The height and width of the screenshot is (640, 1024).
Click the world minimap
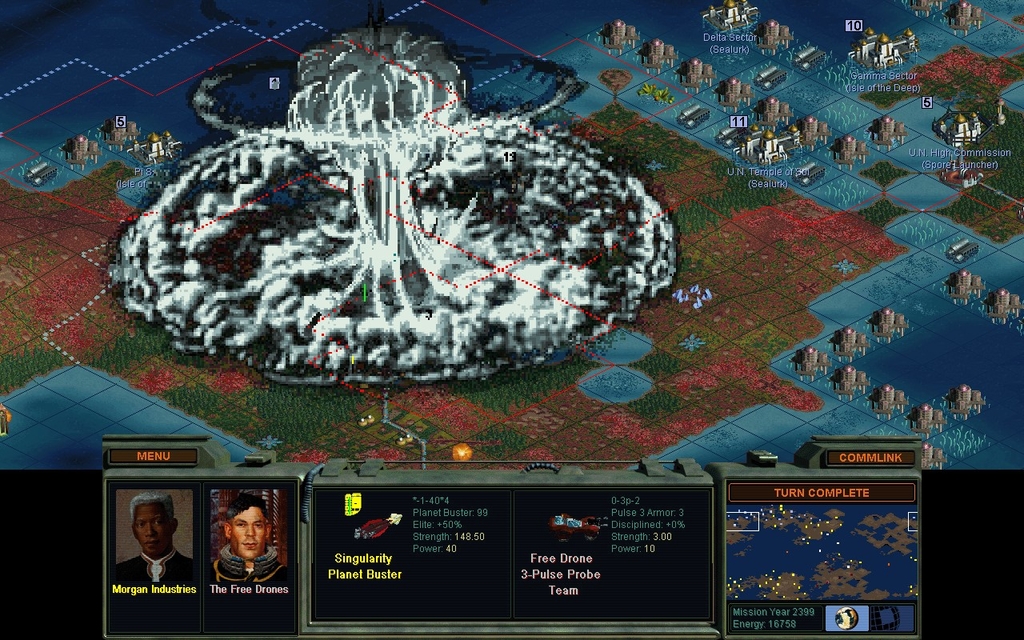coord(821,552)
